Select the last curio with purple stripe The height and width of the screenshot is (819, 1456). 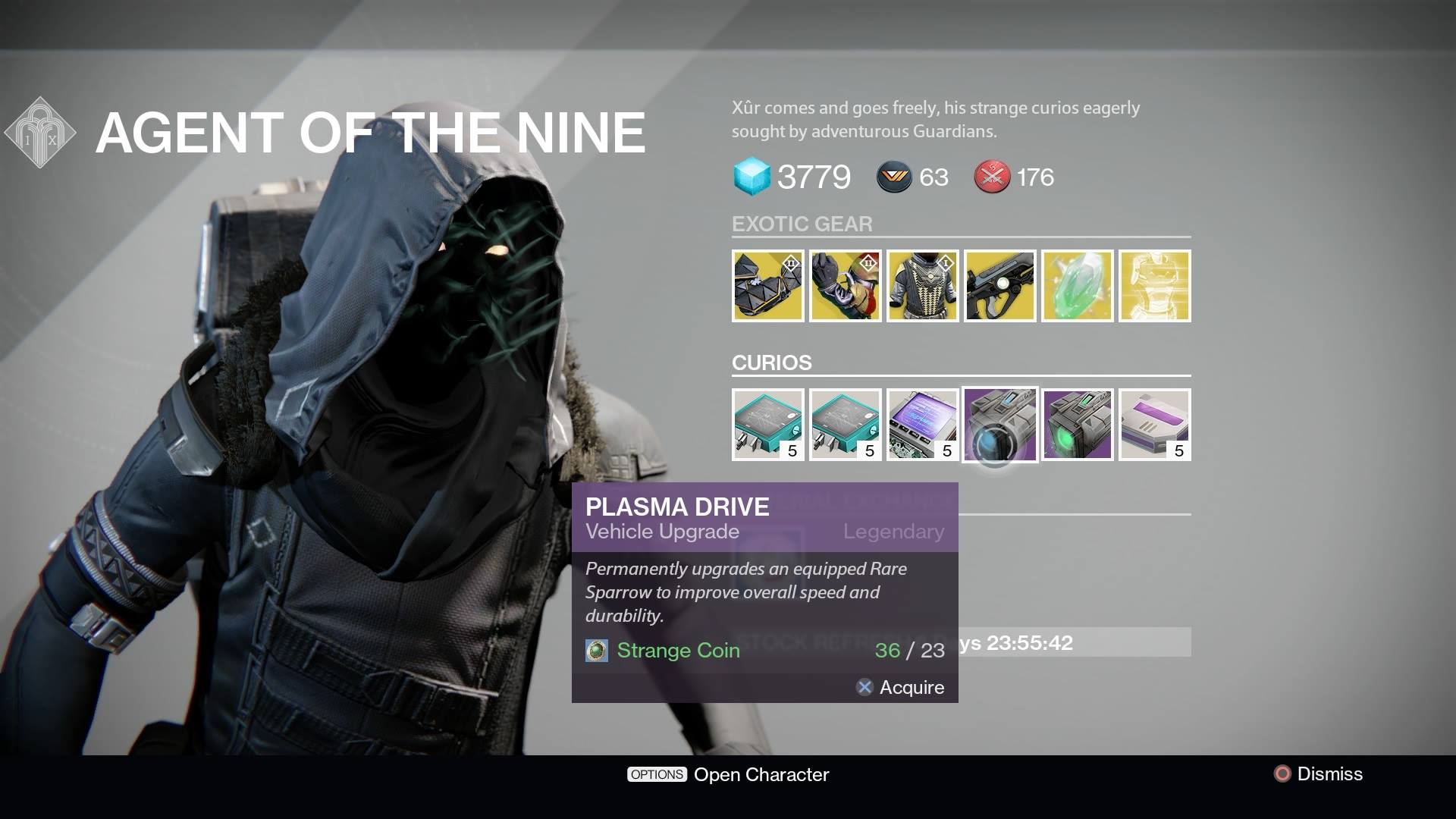[x=1154, y=425]
